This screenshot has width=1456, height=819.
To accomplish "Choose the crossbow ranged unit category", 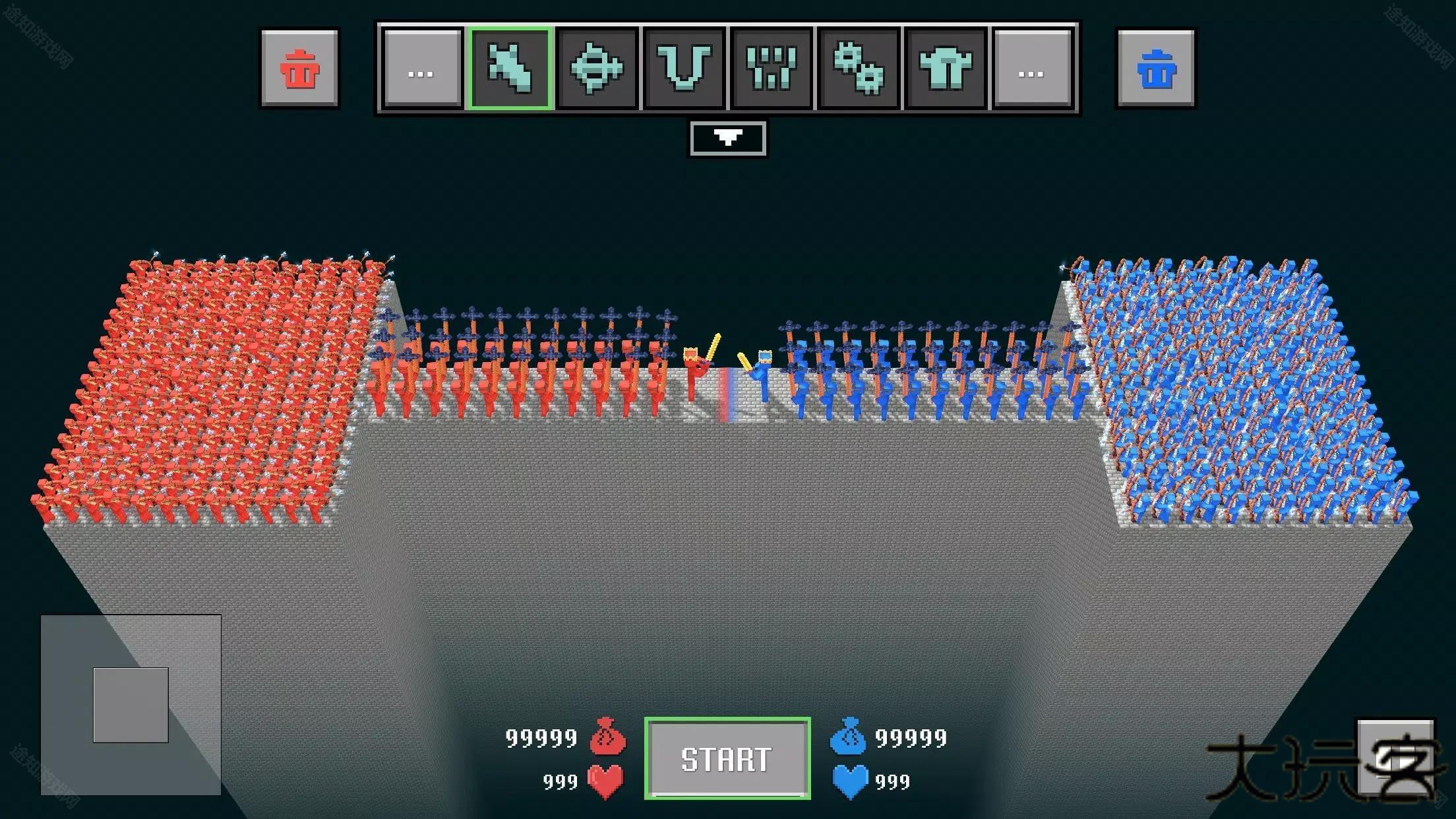I will click(x=597, y=69).
